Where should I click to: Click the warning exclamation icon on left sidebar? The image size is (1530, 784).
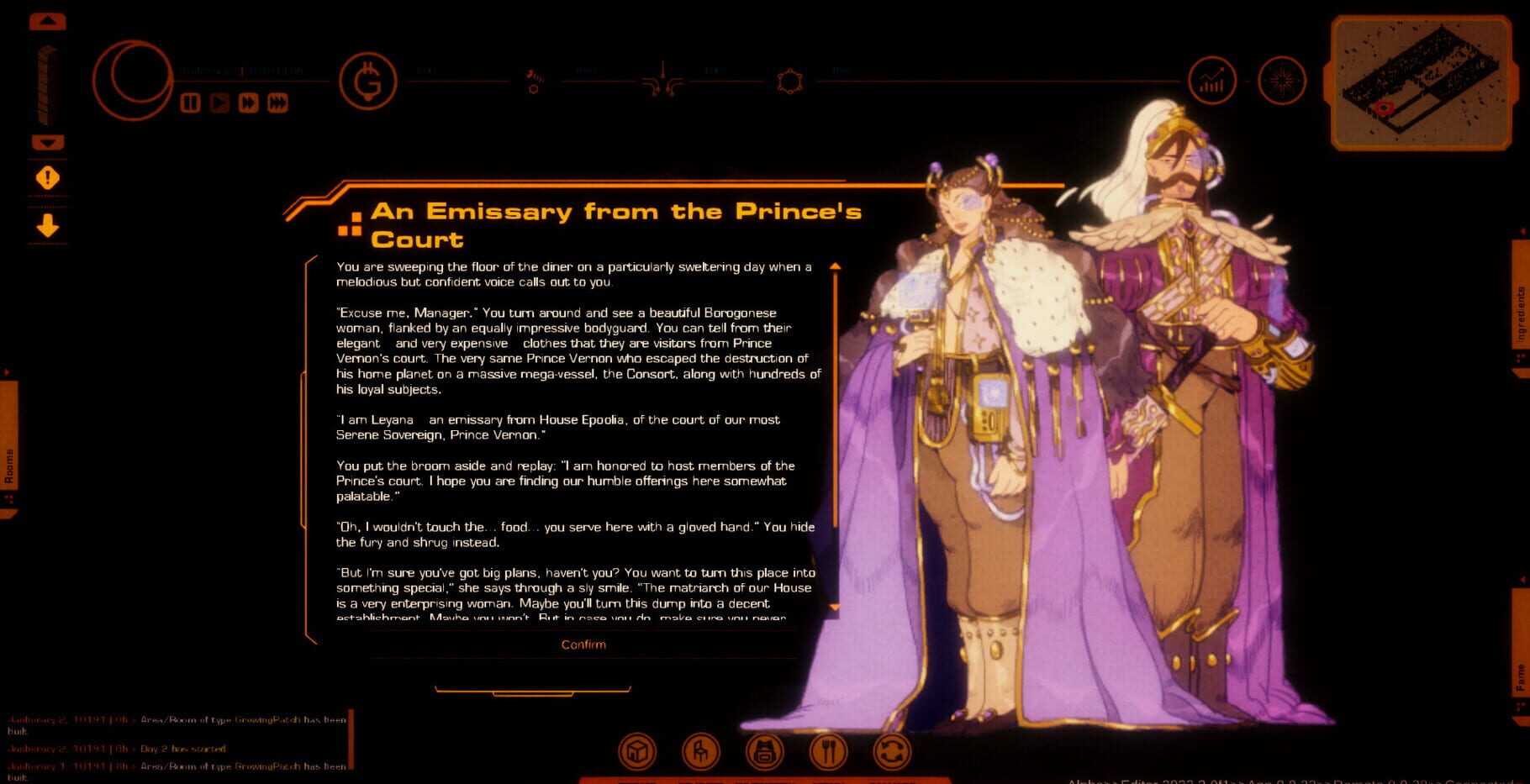click(x=46, y=177)
